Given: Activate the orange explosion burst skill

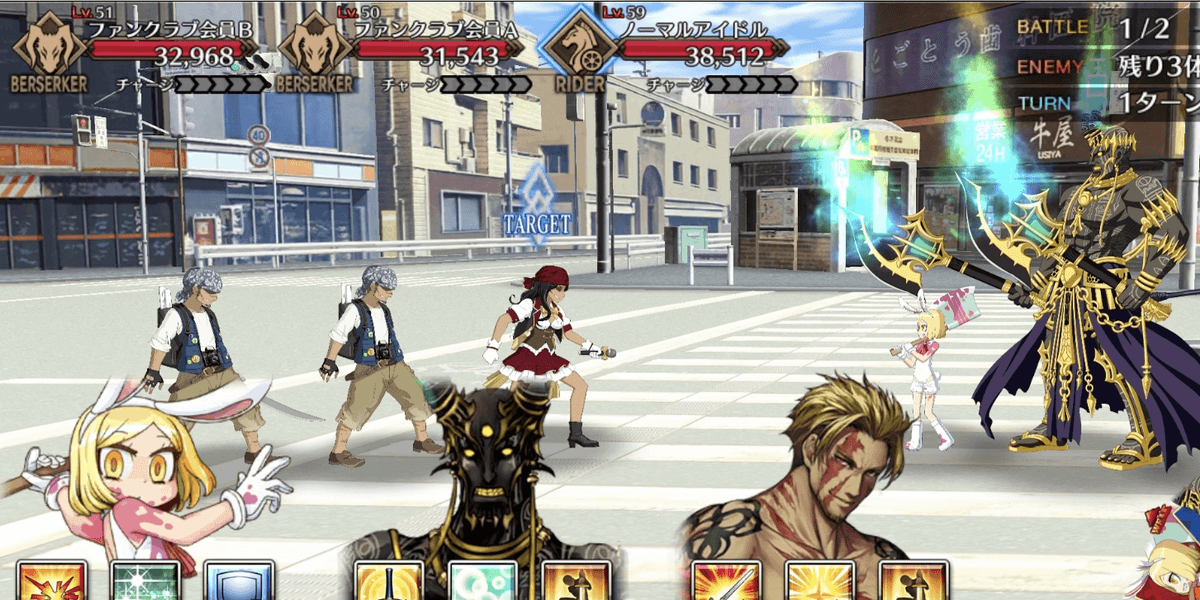Looking at the screenshot, I should click(51, 582).
